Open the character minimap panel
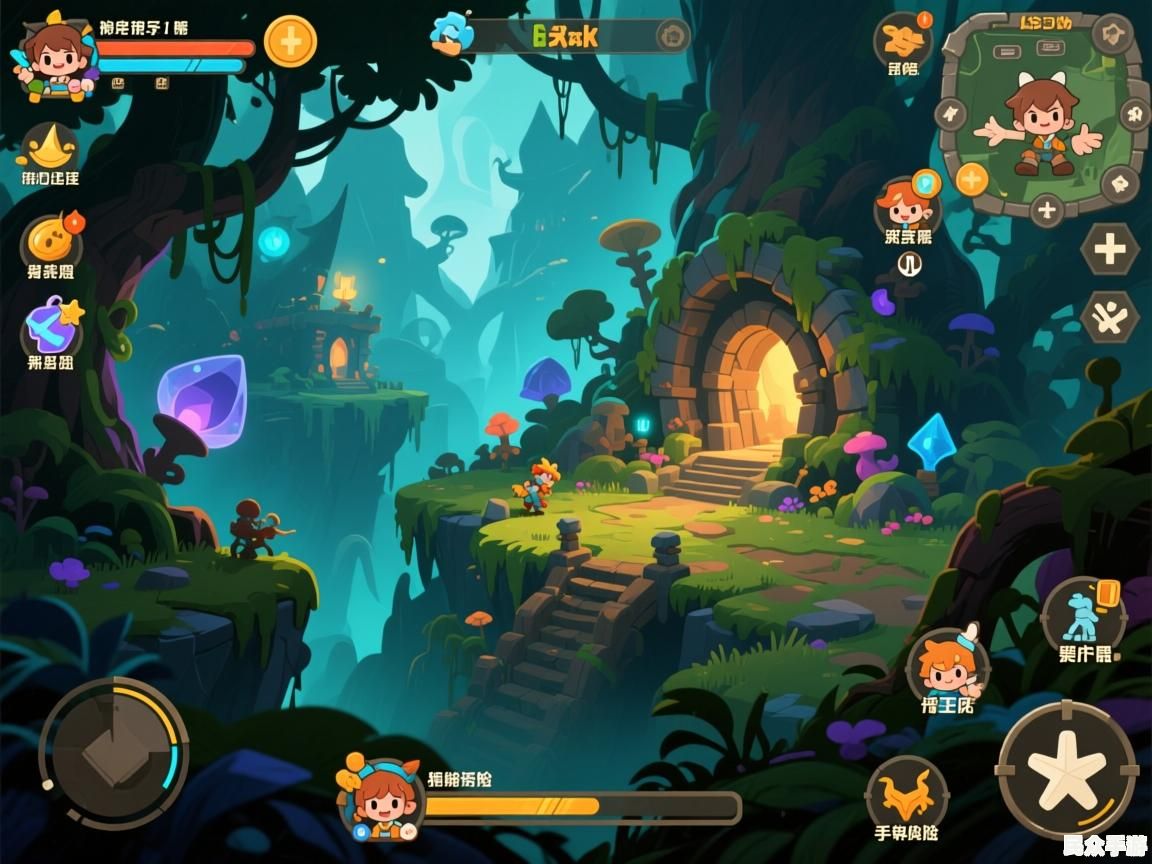This screenshot has height=864, width=1152. (1042, 115)
